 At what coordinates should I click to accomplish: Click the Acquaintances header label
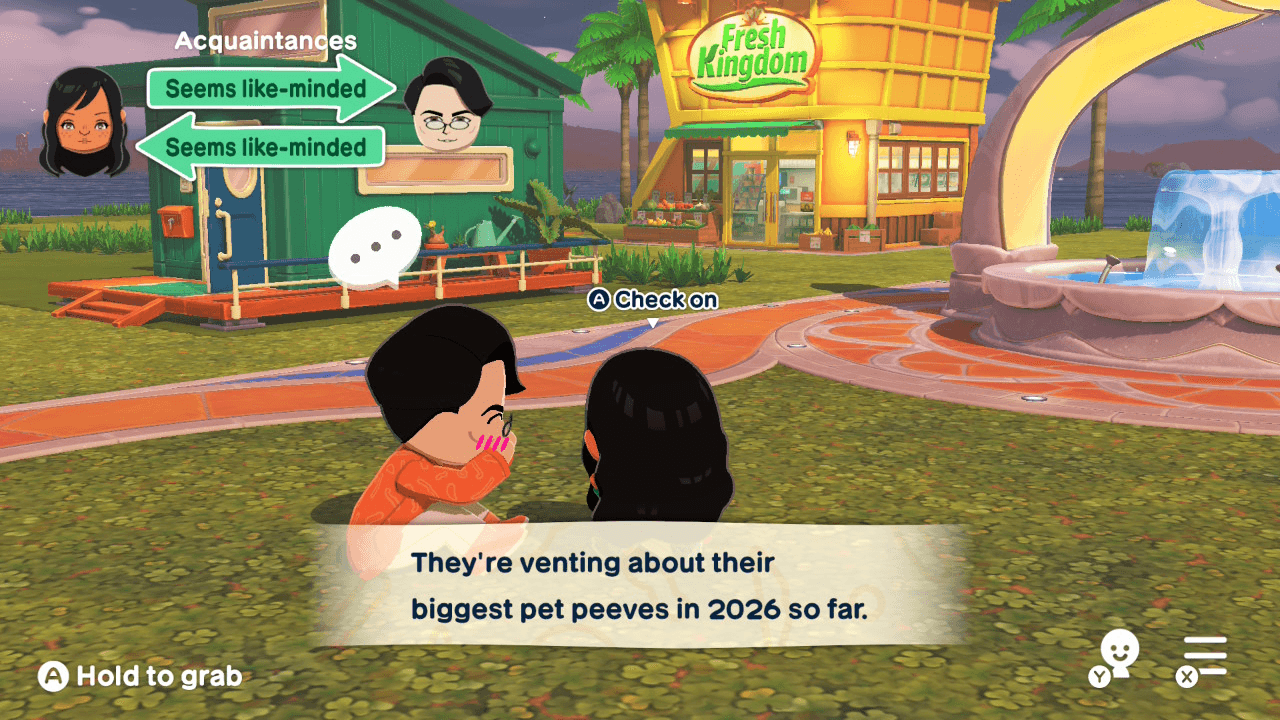pyautogui.click(x=265, y=41)
